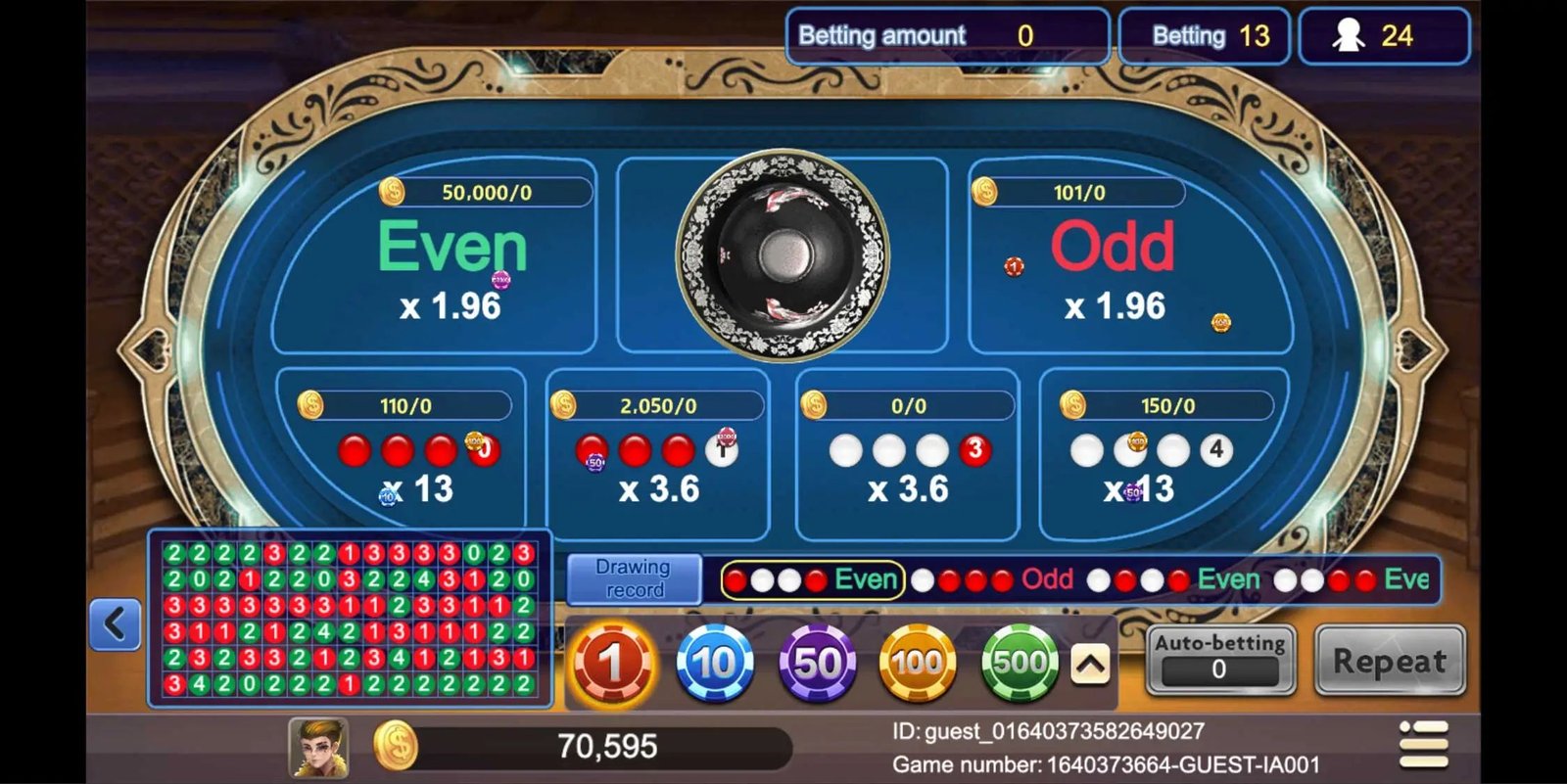This screenshot has width=1567, height=784.
Task: Collapse the results panel using the left arrow
Action: tap(114, 623)
